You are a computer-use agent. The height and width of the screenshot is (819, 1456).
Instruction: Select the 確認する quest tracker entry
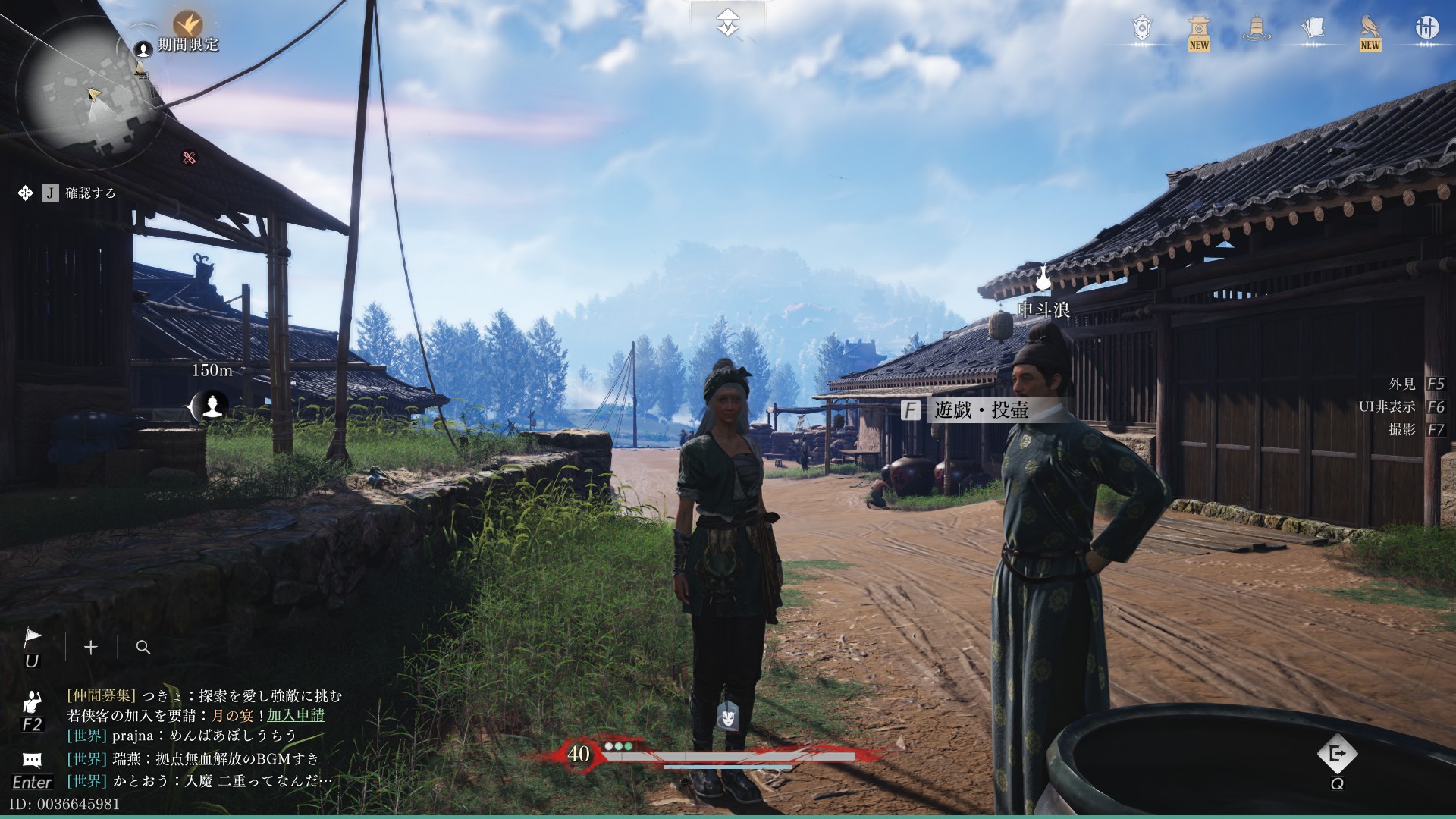coord(90,193)
